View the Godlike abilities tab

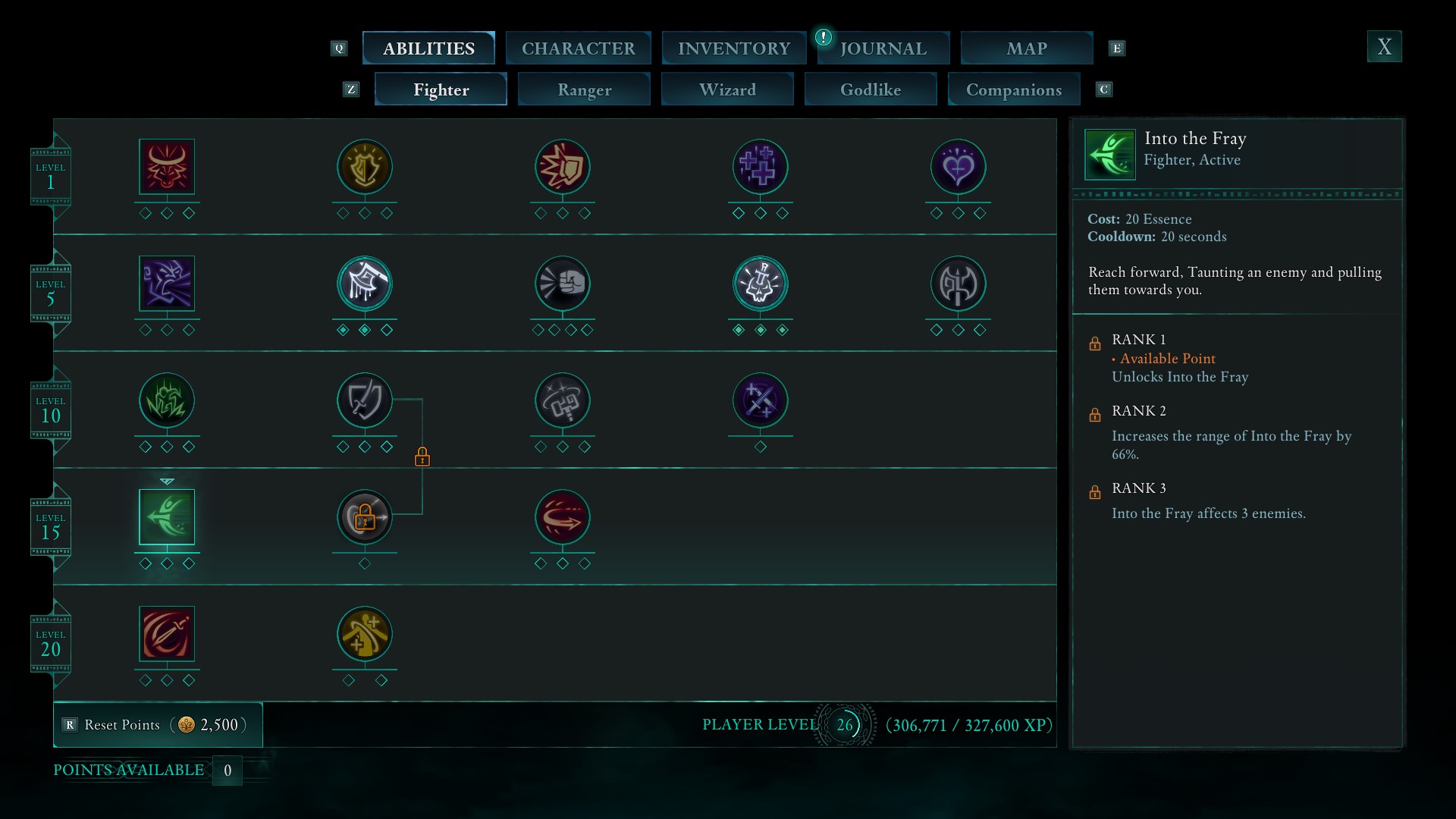[x=871, y=89]
